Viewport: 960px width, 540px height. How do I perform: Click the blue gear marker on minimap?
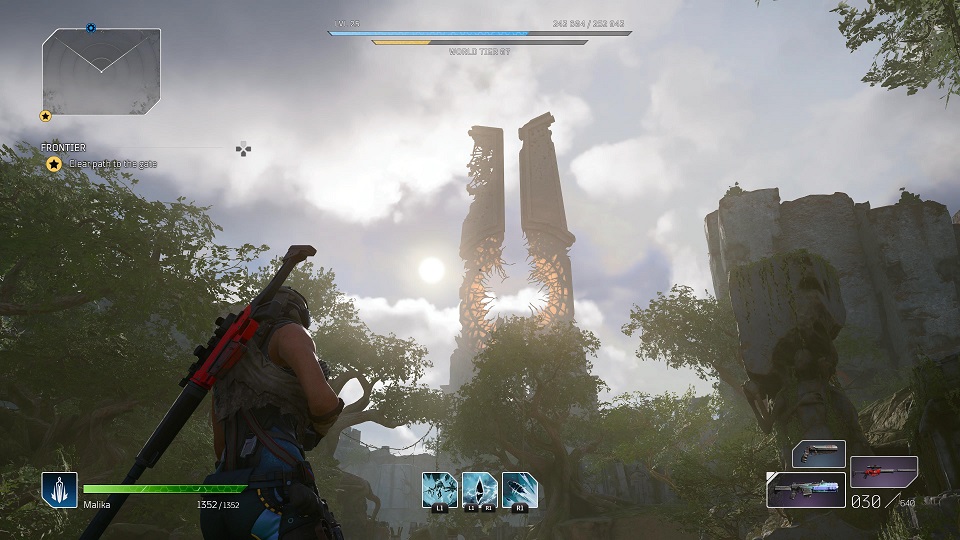91,28
